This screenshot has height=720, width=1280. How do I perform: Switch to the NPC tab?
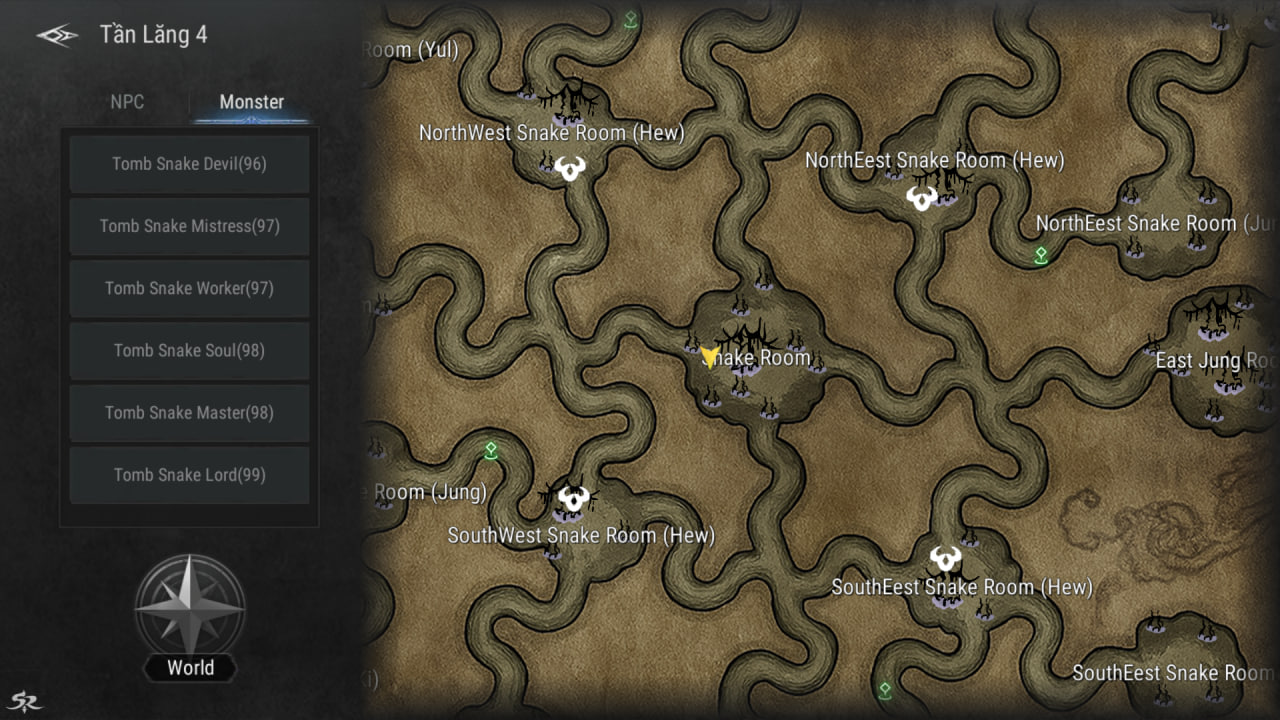click(127, 102)
